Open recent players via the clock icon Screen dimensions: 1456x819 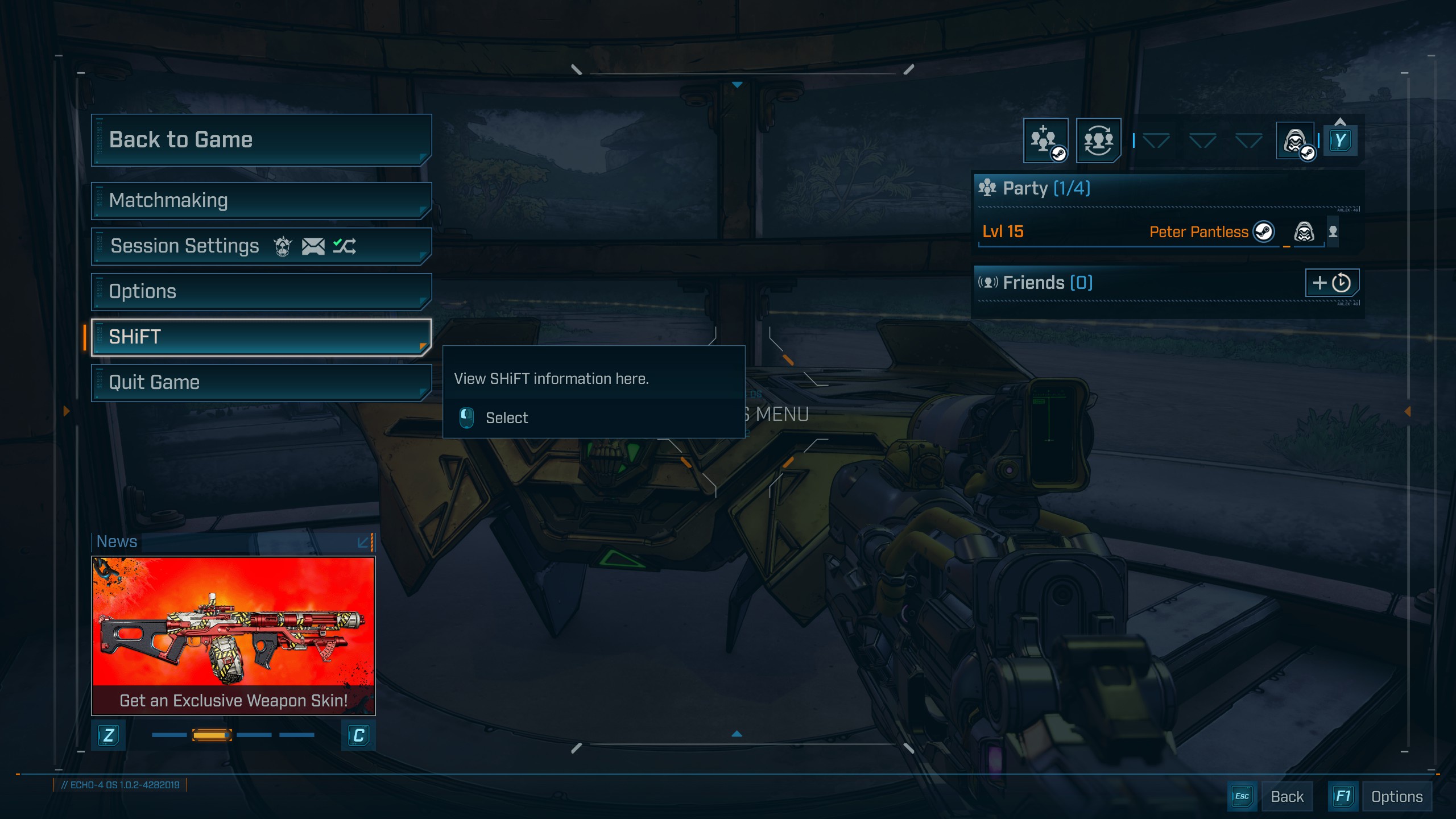click(x=1340, y=282)
